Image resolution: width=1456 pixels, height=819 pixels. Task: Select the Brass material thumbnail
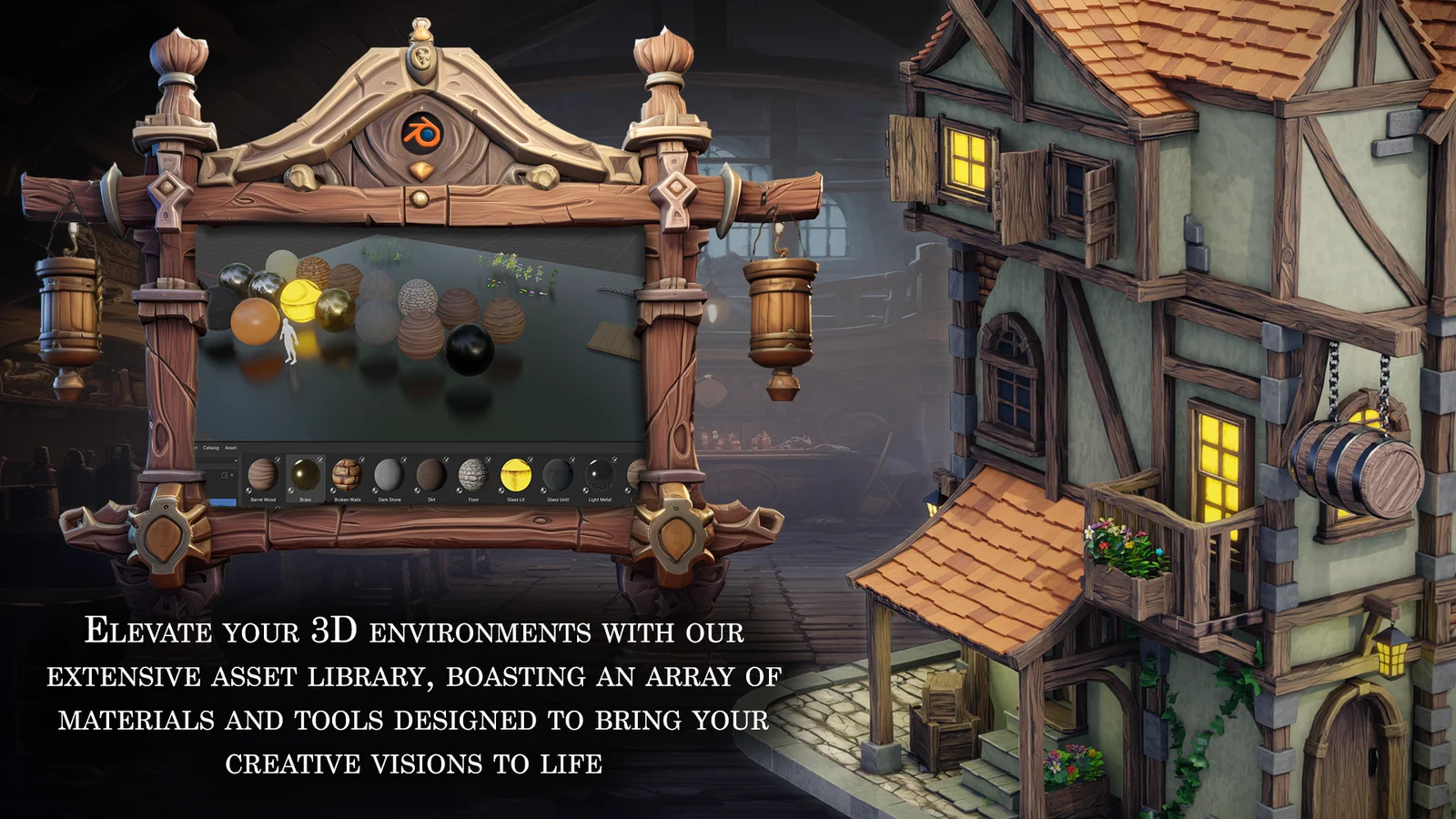(x=306, y=475)
